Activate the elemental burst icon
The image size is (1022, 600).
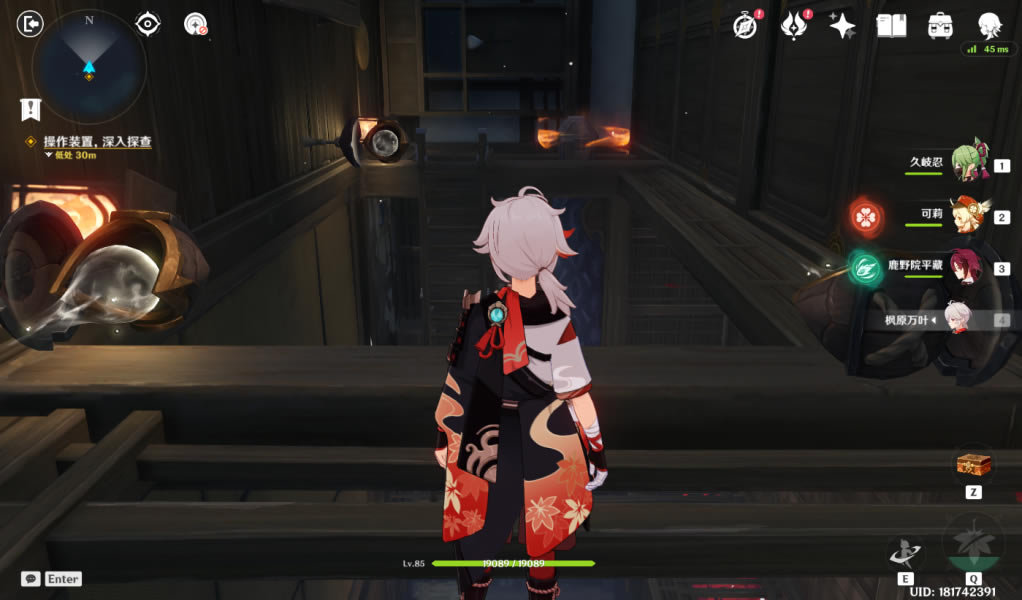tap(972, 543)
